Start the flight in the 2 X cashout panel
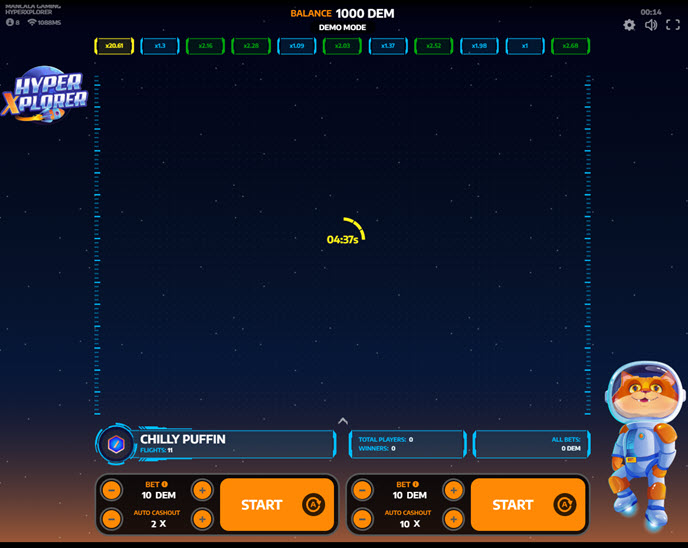The height and width of the screenshot is (548, 688). [x=262, y=505]
